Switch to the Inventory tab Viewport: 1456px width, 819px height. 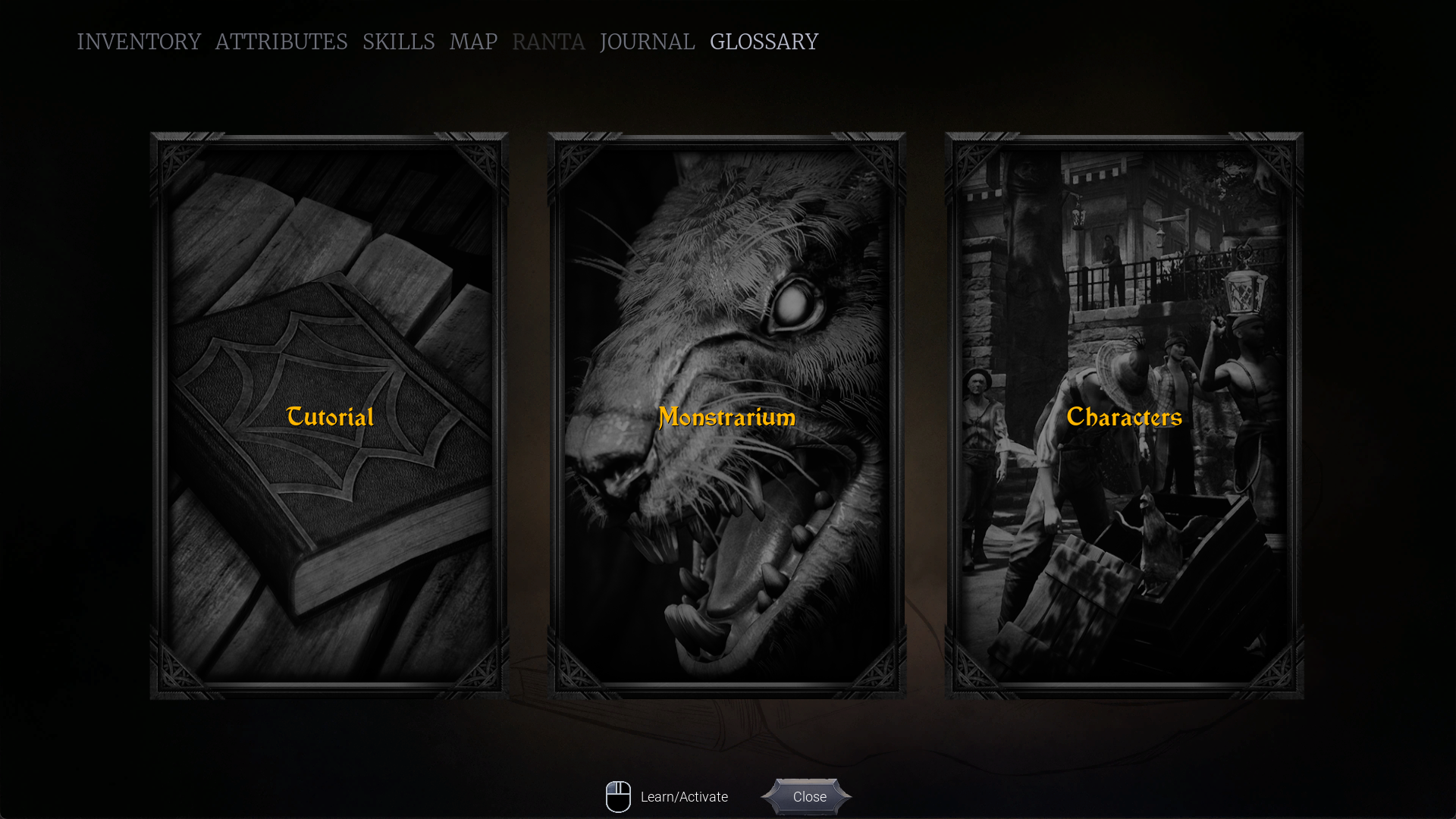pyautogui.click(x=139, y=42)
